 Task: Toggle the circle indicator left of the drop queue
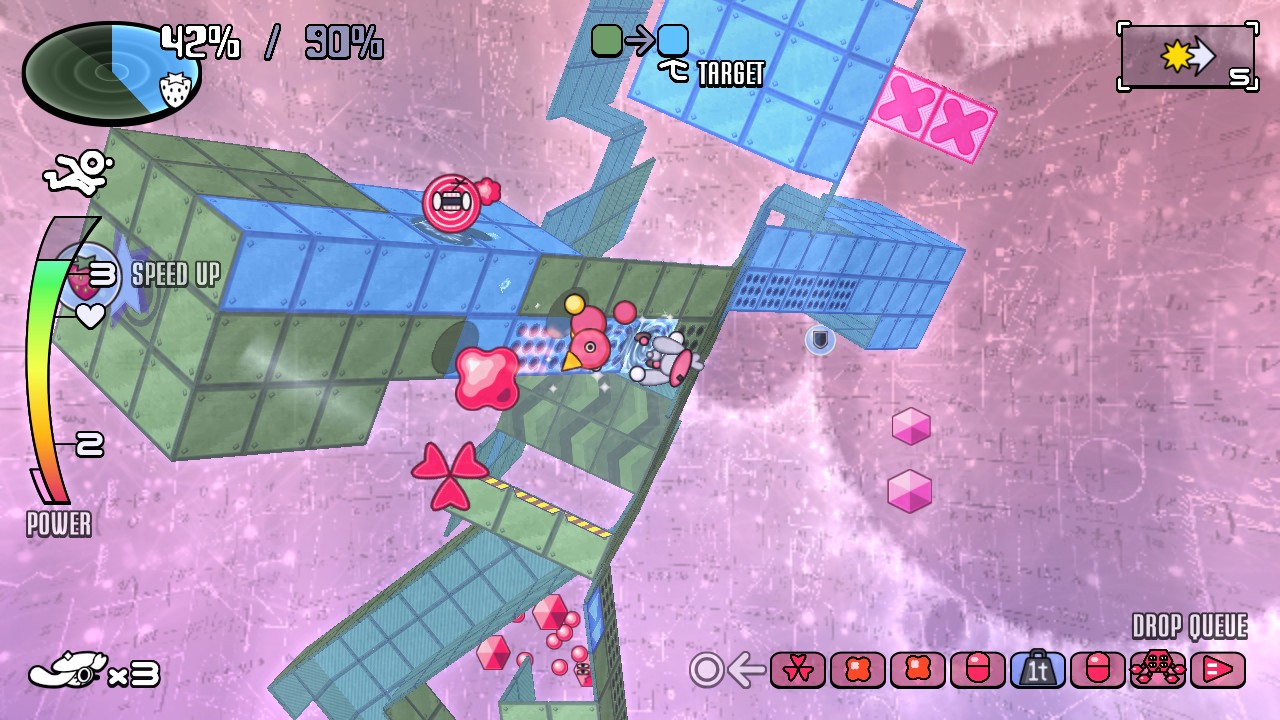click(x=705, y=670)
